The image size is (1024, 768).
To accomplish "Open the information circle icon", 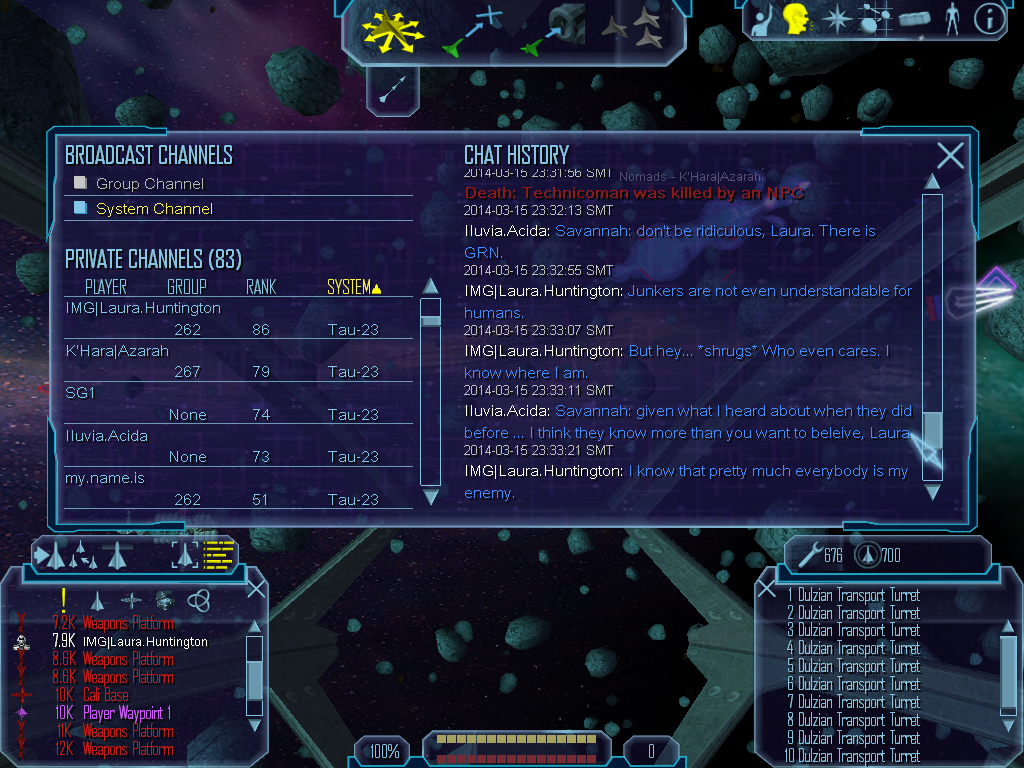I will [x=989, y=20].
